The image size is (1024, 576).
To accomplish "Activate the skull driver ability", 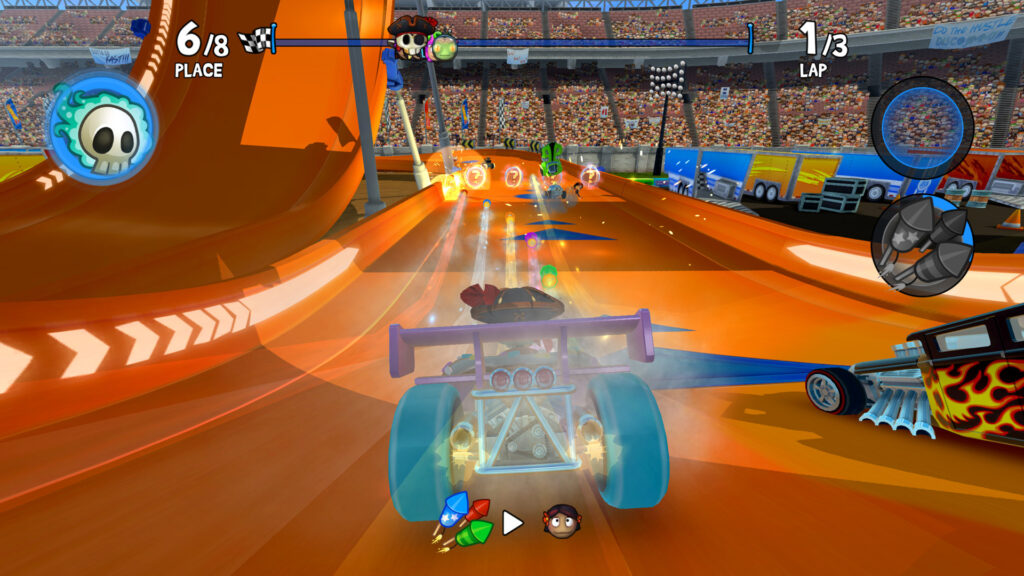I will tap(101, 128).
